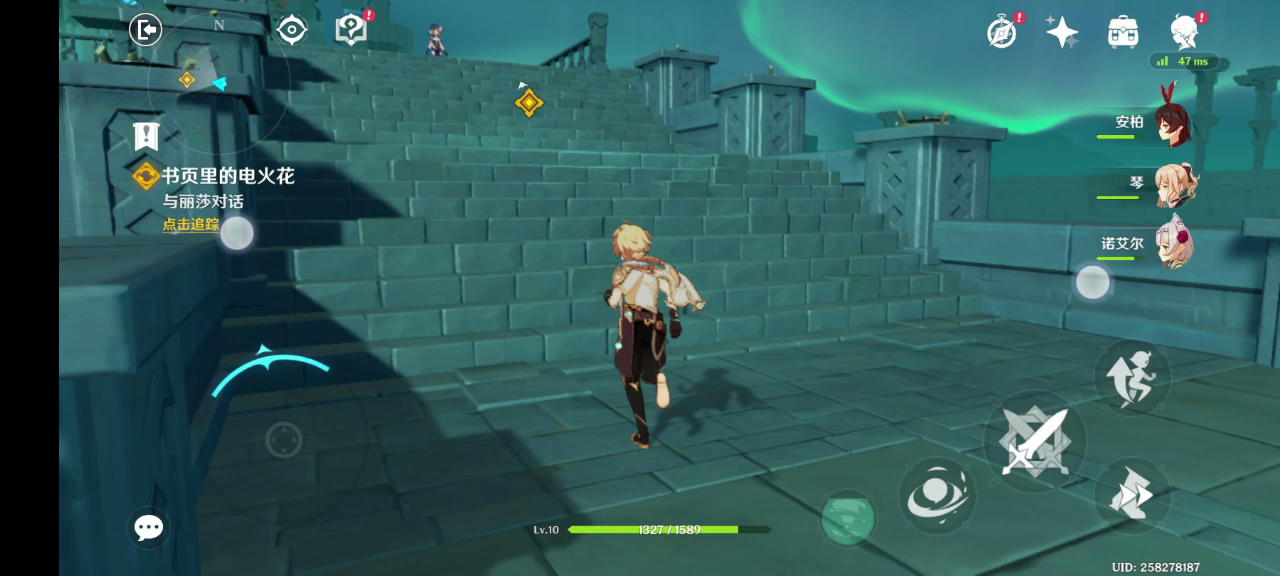Attack with the sword button
The height and width of the screenshot is (576, 1280).
1034,441
